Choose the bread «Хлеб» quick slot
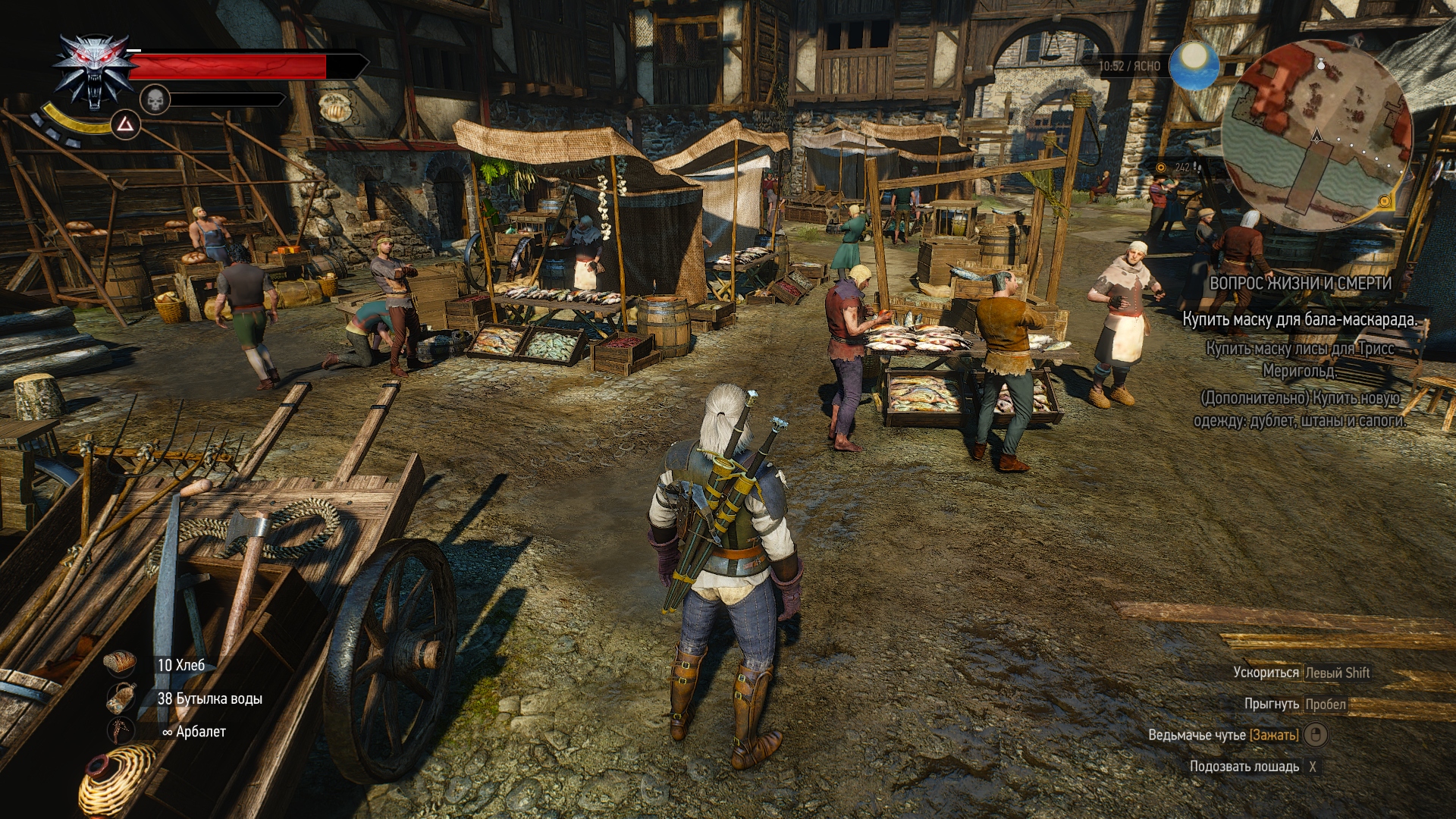 click(121, 664)
